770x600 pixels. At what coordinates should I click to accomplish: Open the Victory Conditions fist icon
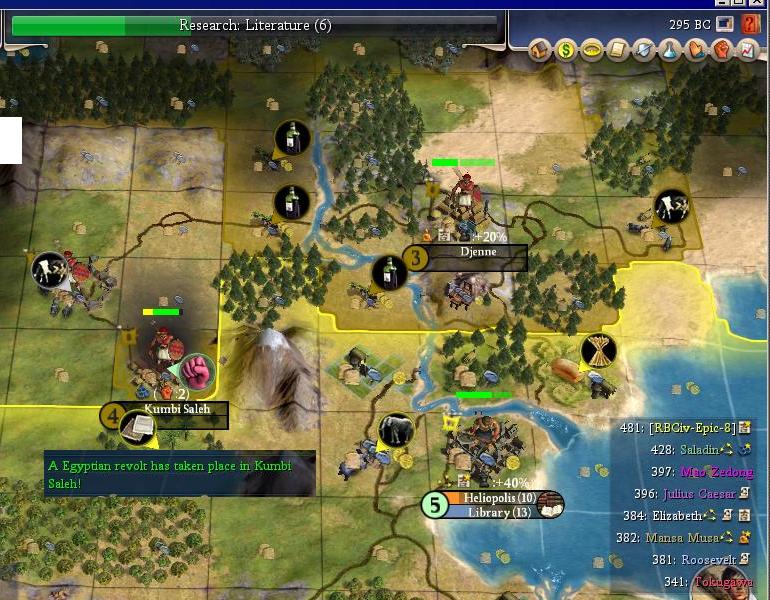722,49
